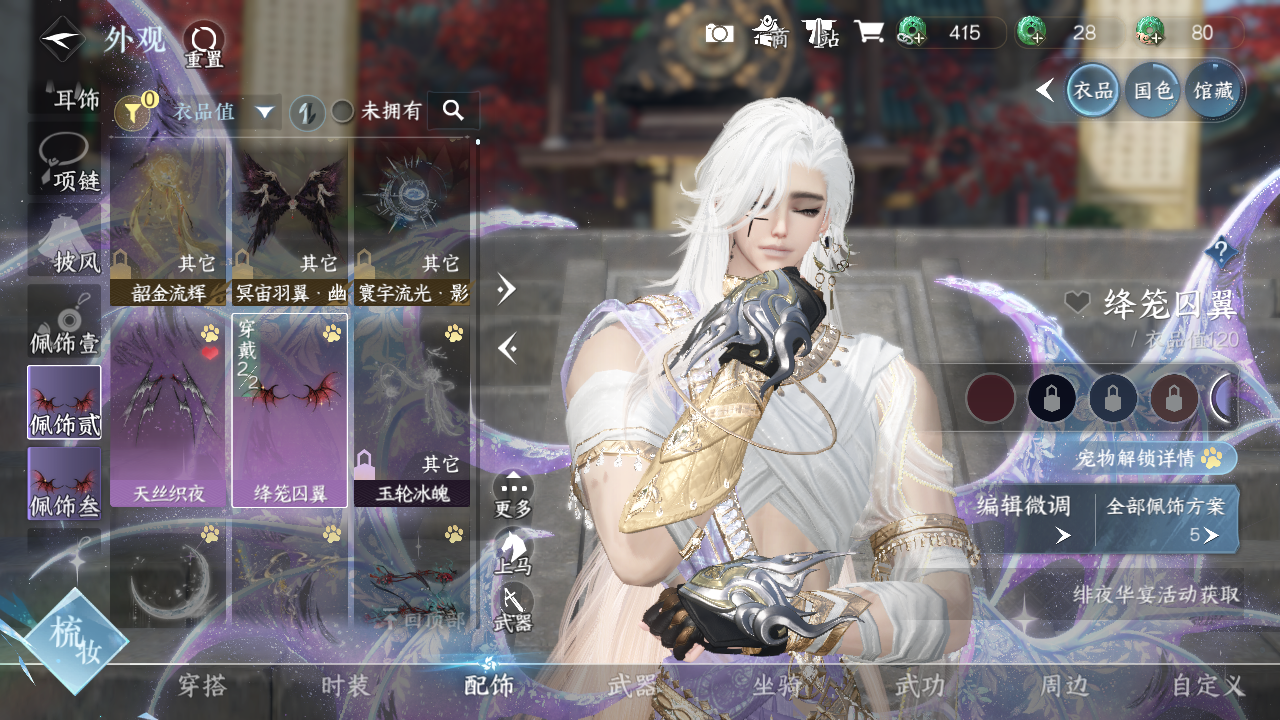
Task: Reset appearance with the 重置 button
Action: [x=203, y=45]
